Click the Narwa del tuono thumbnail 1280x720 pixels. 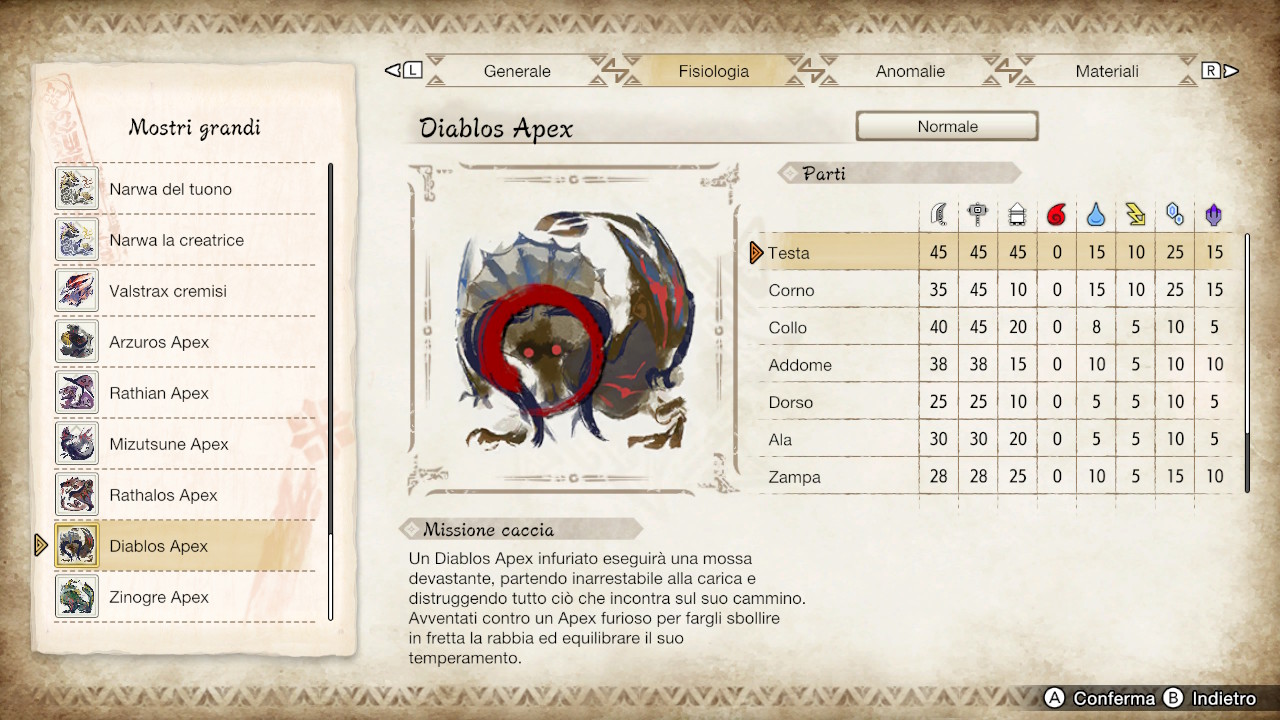point(77,188)
